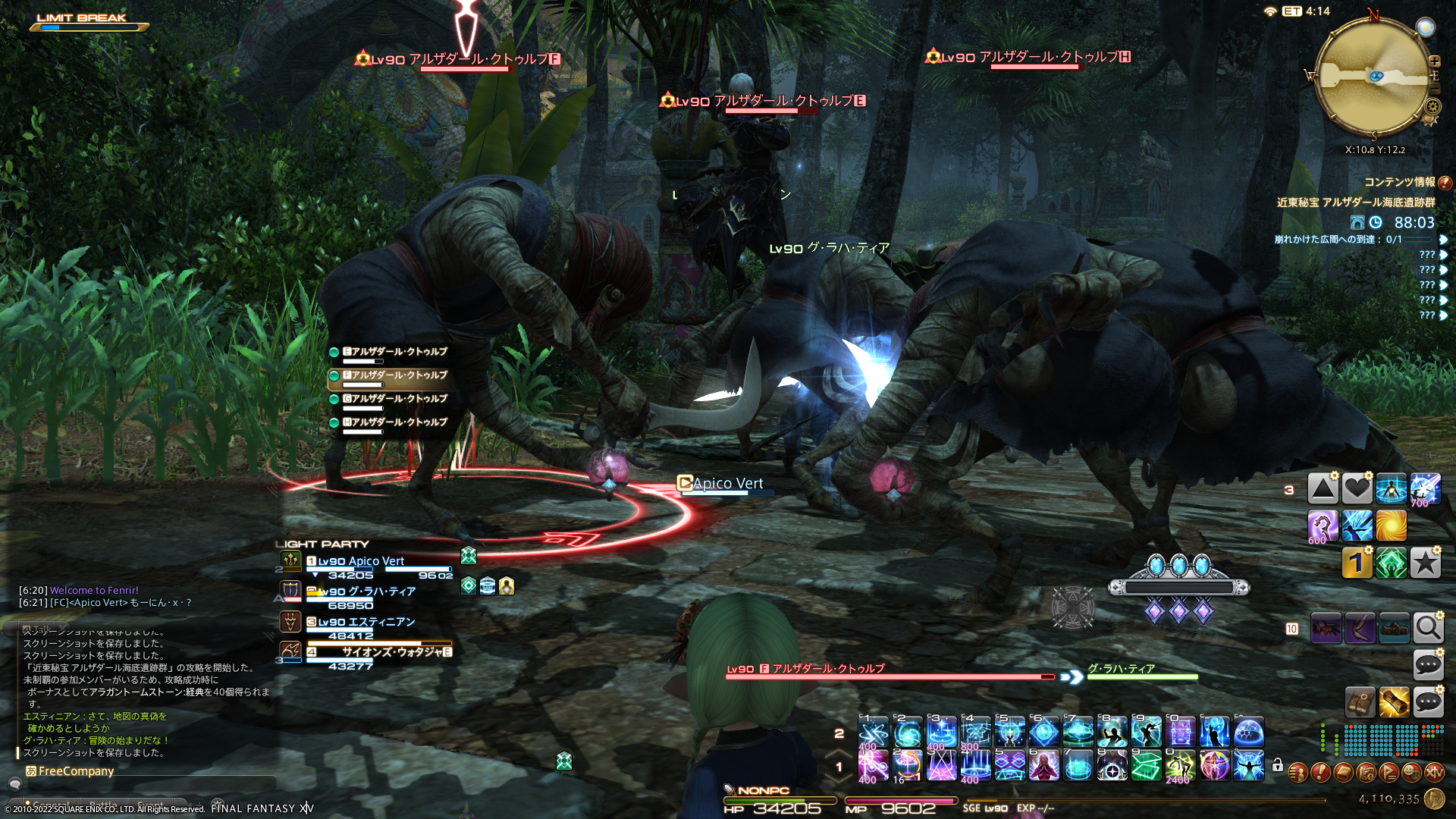The image size is (1456, 819).
Task: Use the brown leather map item icon
Action: pos(1360,702)
